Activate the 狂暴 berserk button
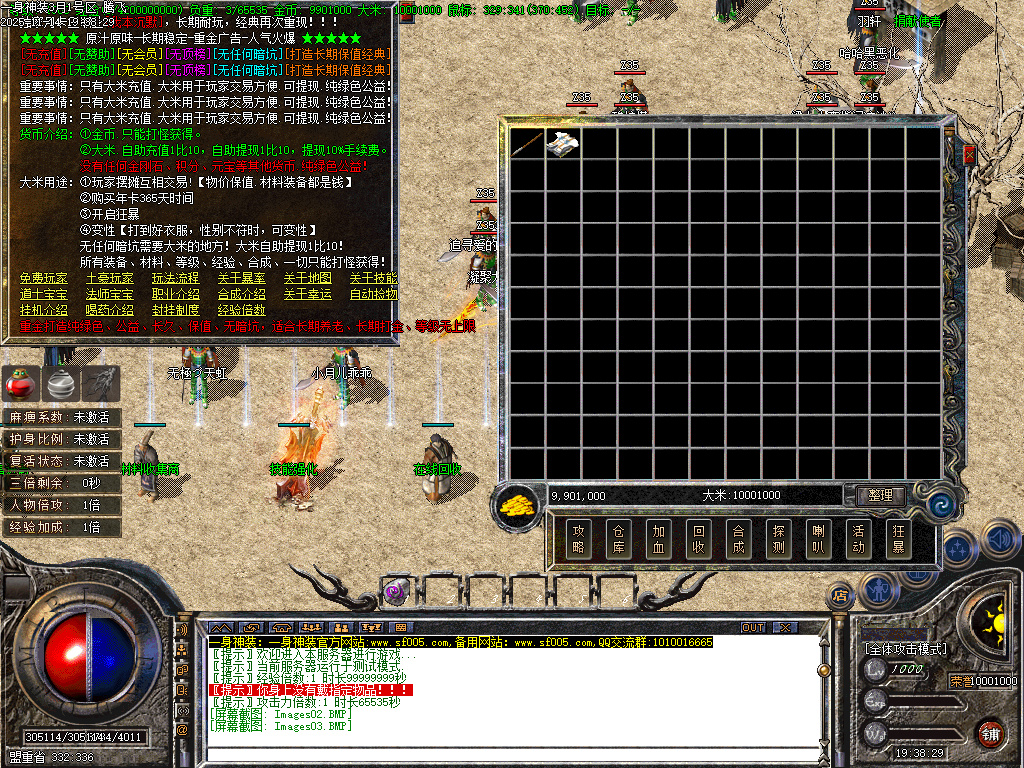 pos(897,540)
